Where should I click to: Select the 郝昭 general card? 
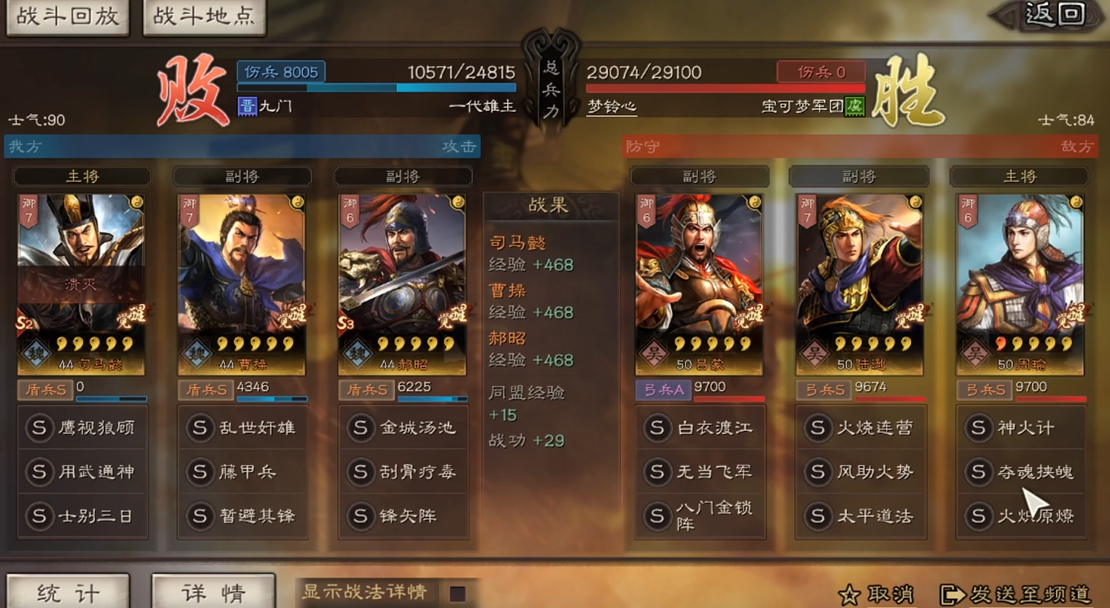402,284
